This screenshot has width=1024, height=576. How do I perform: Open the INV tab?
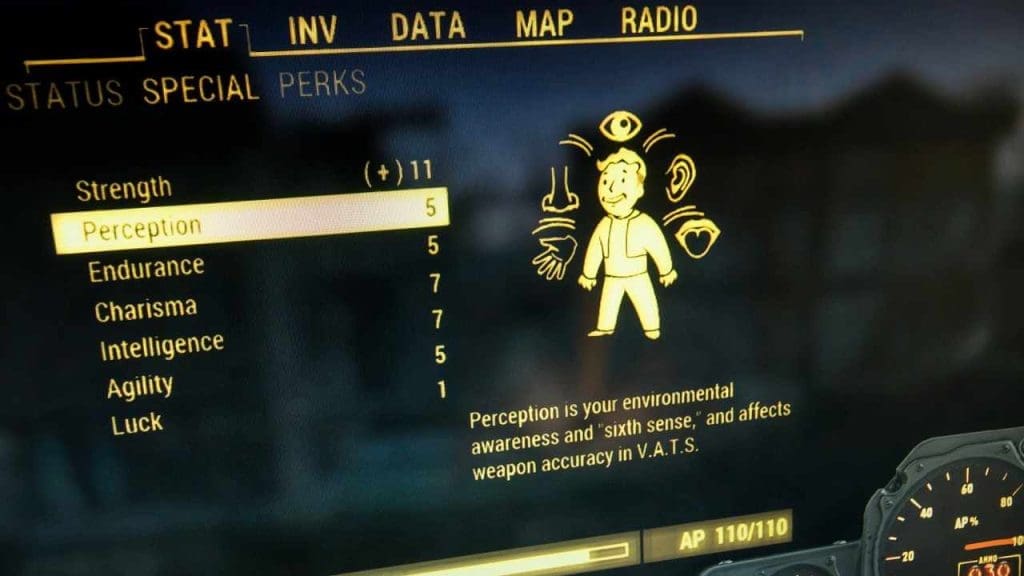pos(313,29)
